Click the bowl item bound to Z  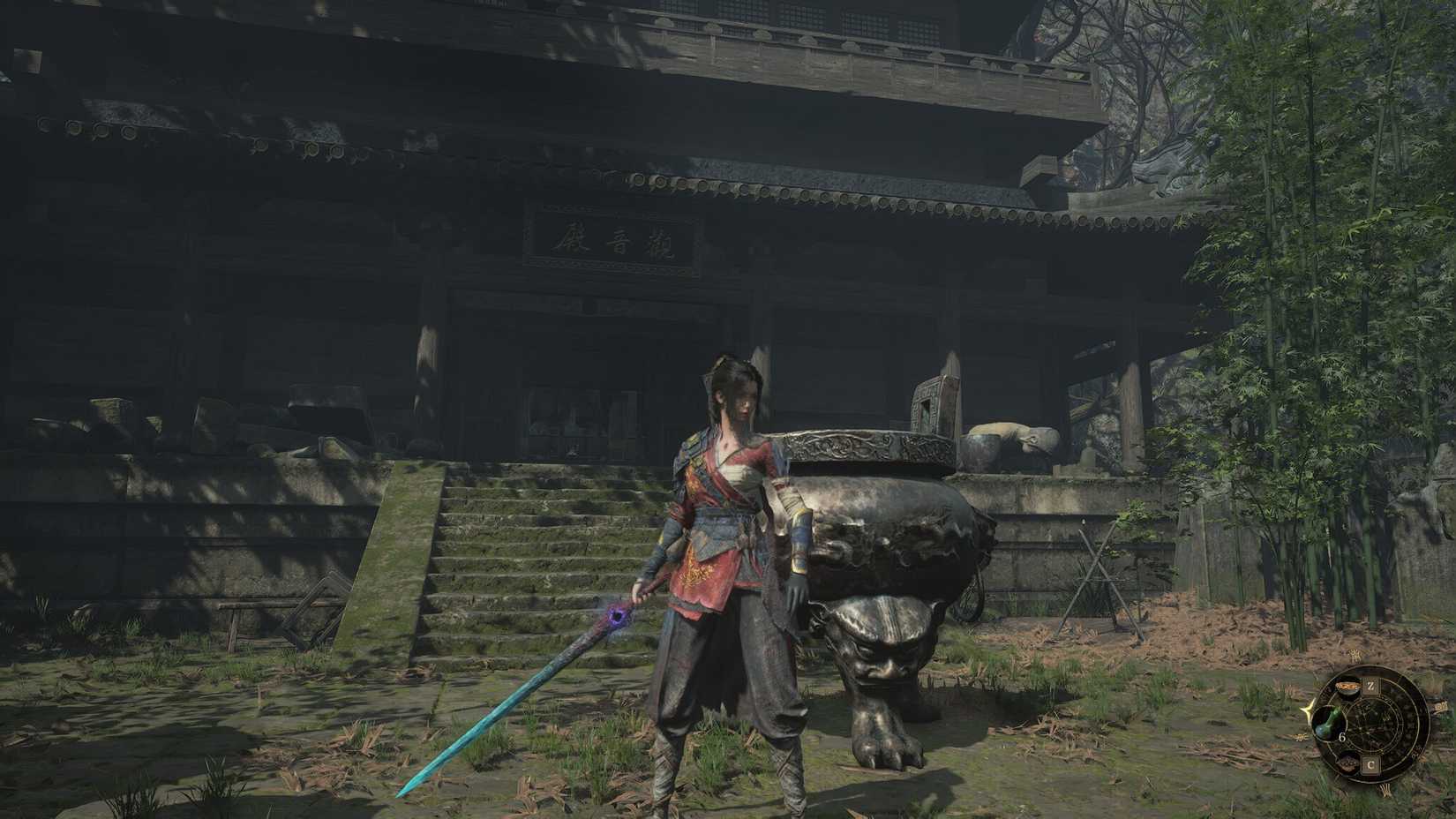pos(1347,687)
